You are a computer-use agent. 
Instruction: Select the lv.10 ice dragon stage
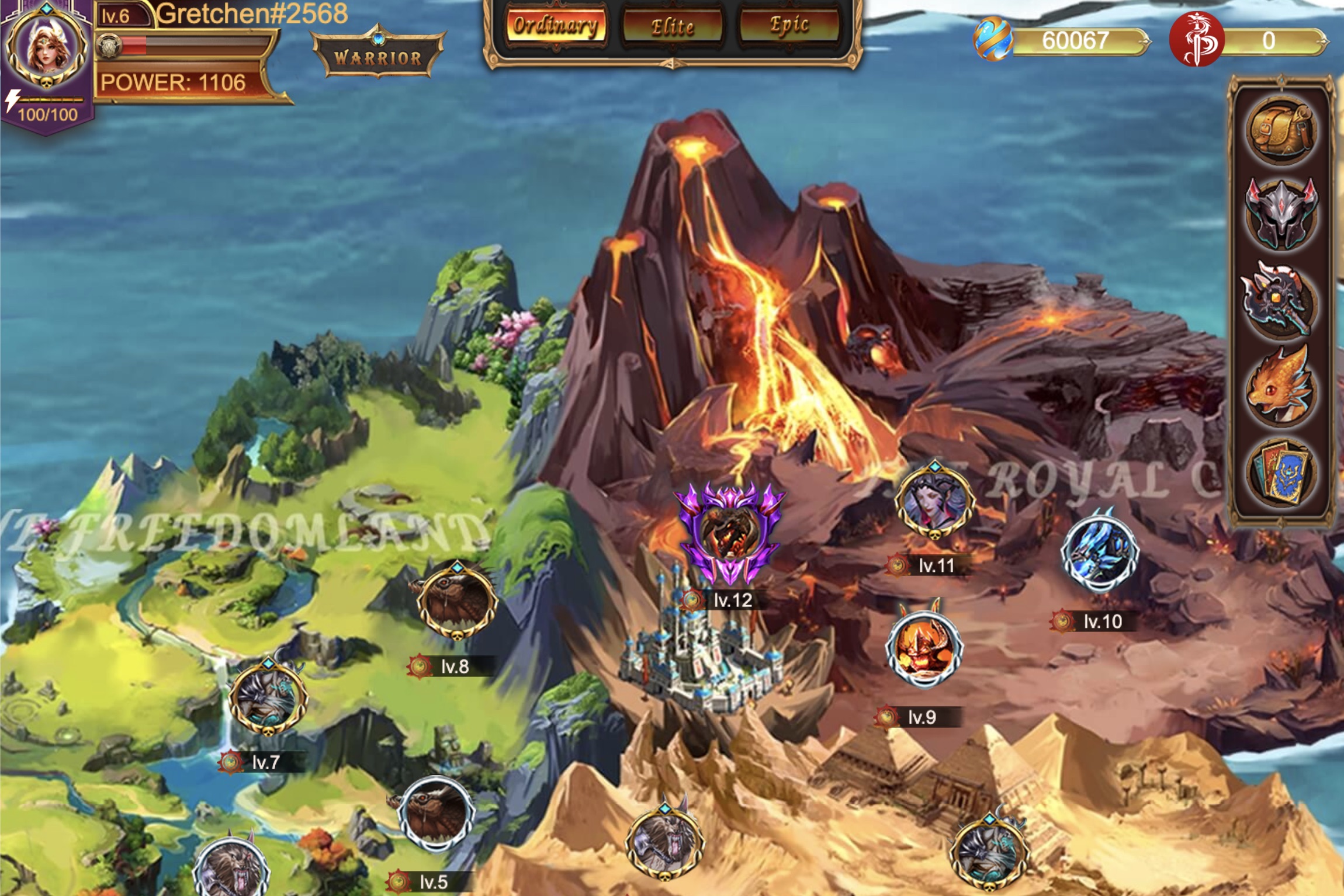coord(1100,554)
